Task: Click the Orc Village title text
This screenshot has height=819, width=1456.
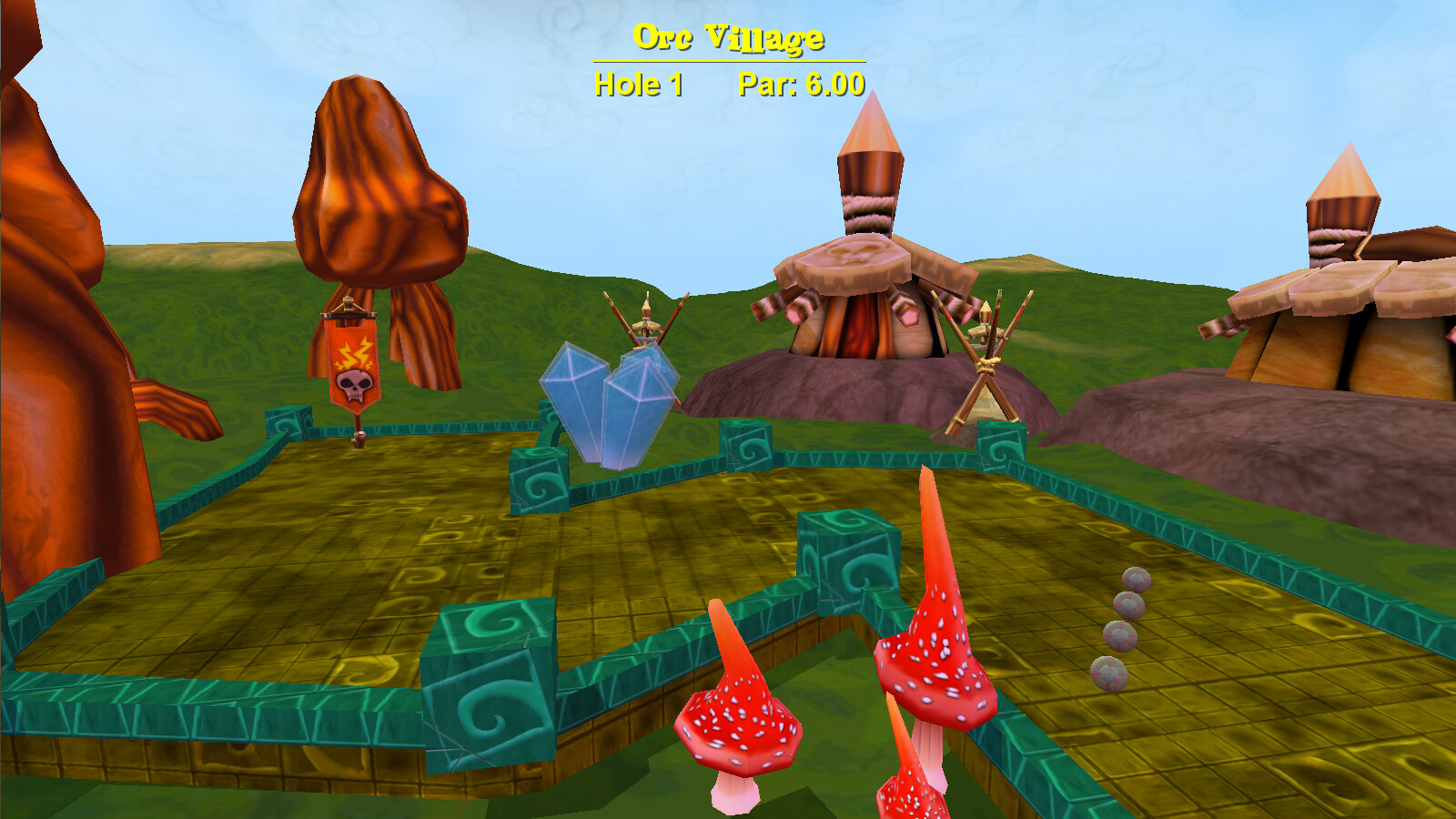Action: click(727, 36)
